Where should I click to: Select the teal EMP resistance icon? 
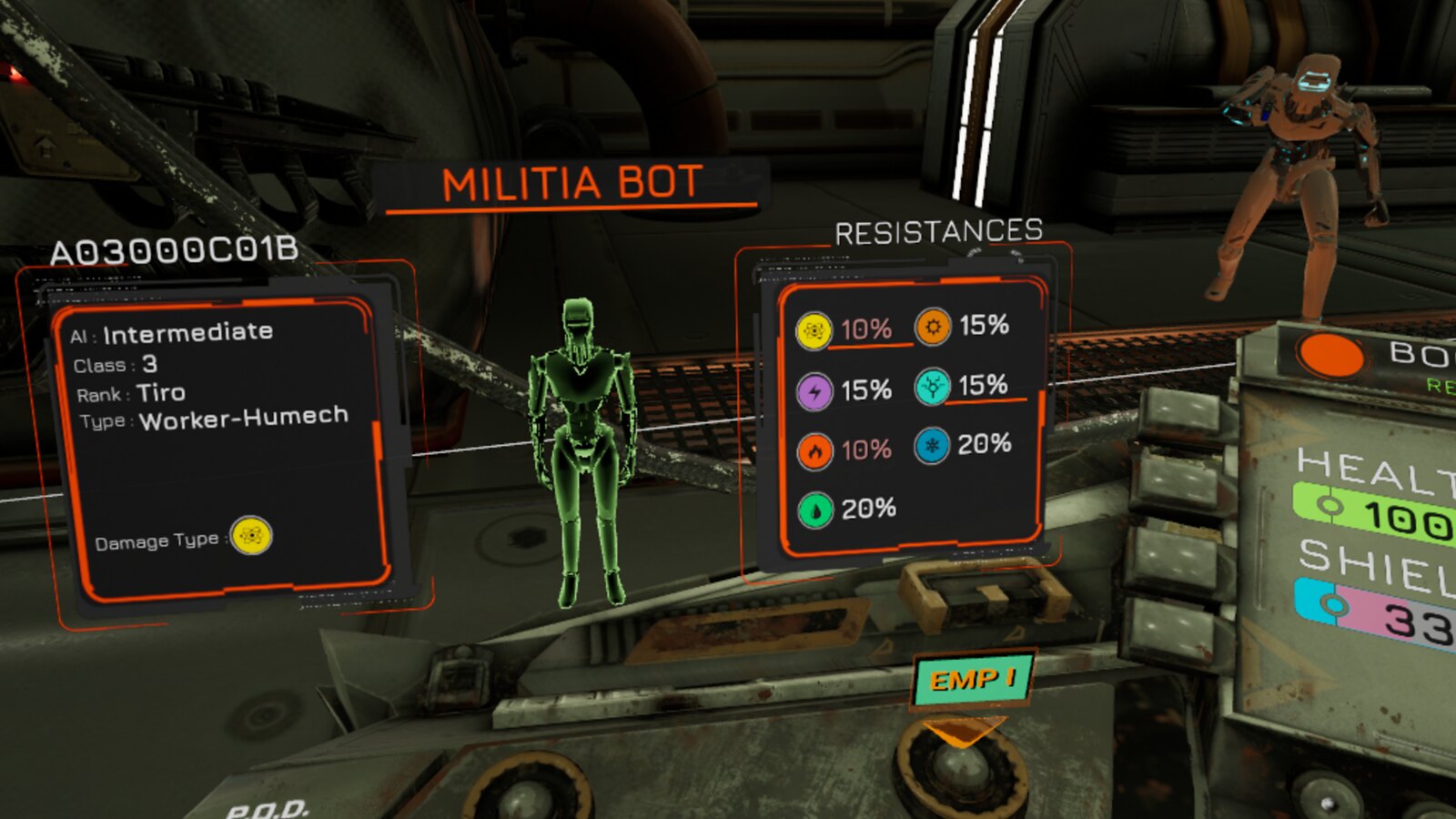coord(935,390)
